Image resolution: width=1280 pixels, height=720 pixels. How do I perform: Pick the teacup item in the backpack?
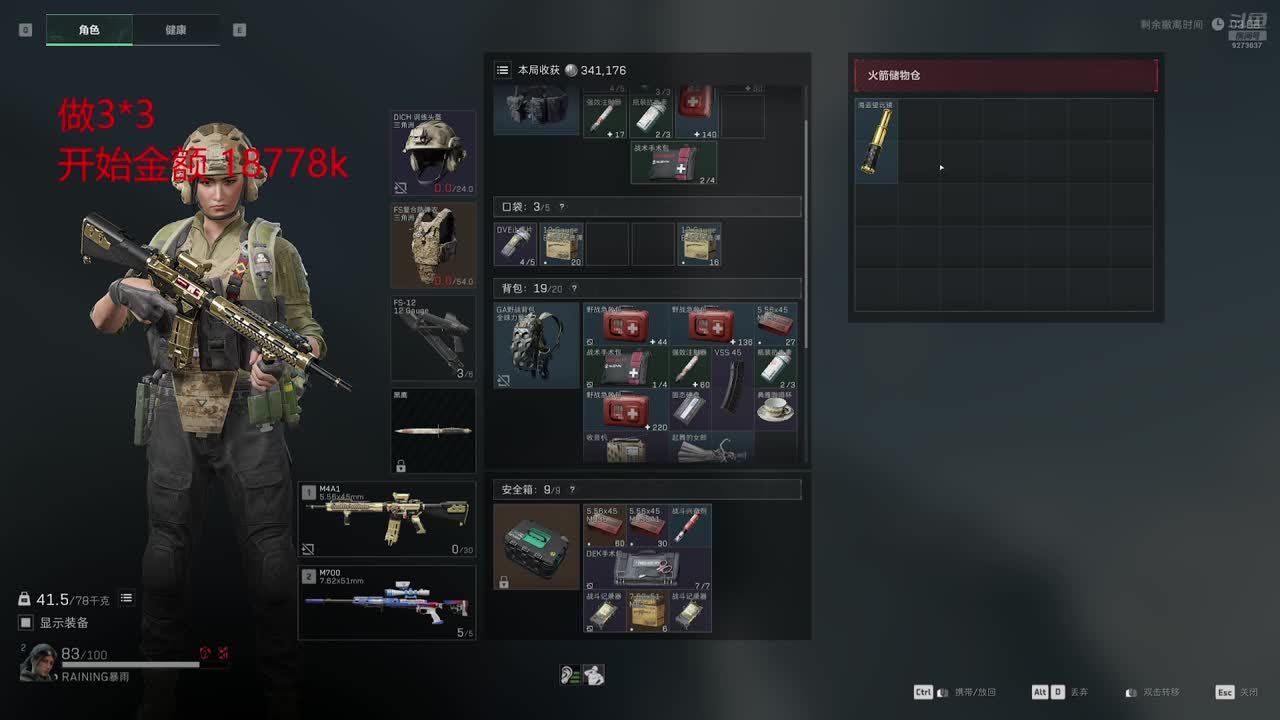pos(775,409)
